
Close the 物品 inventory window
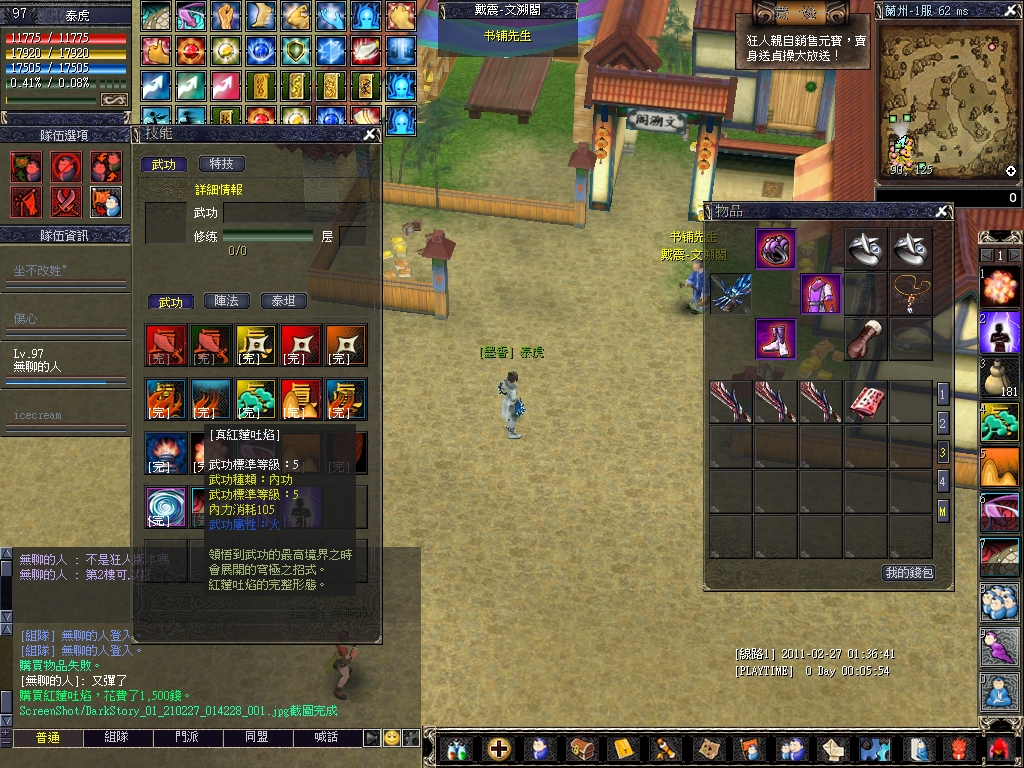941,212
